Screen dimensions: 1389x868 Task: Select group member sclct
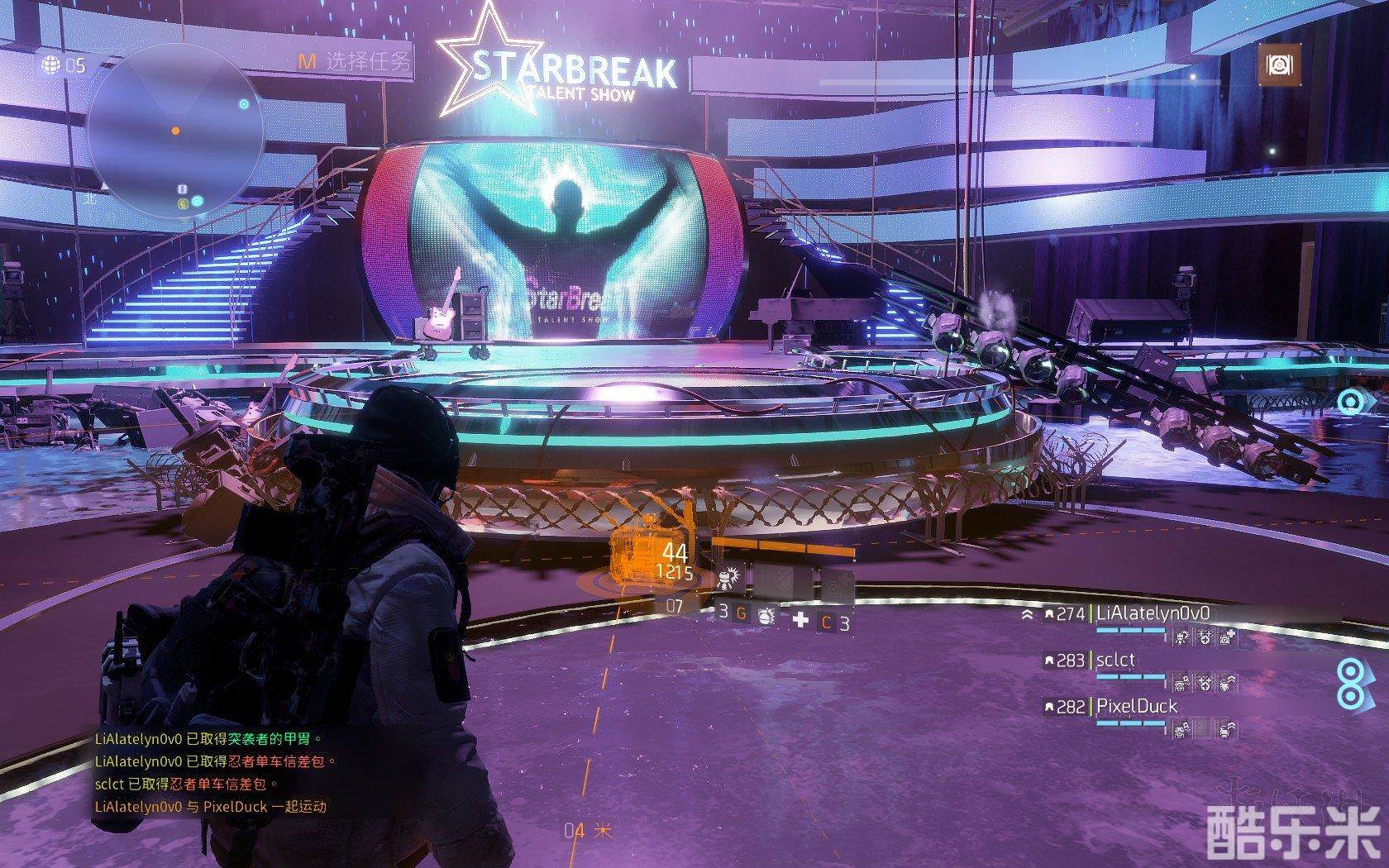click(1115, 661)
